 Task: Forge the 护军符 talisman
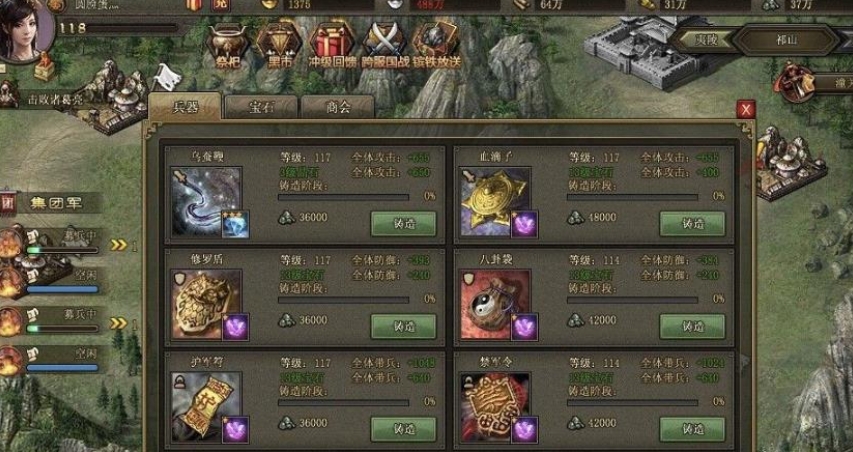click(403, 428)
